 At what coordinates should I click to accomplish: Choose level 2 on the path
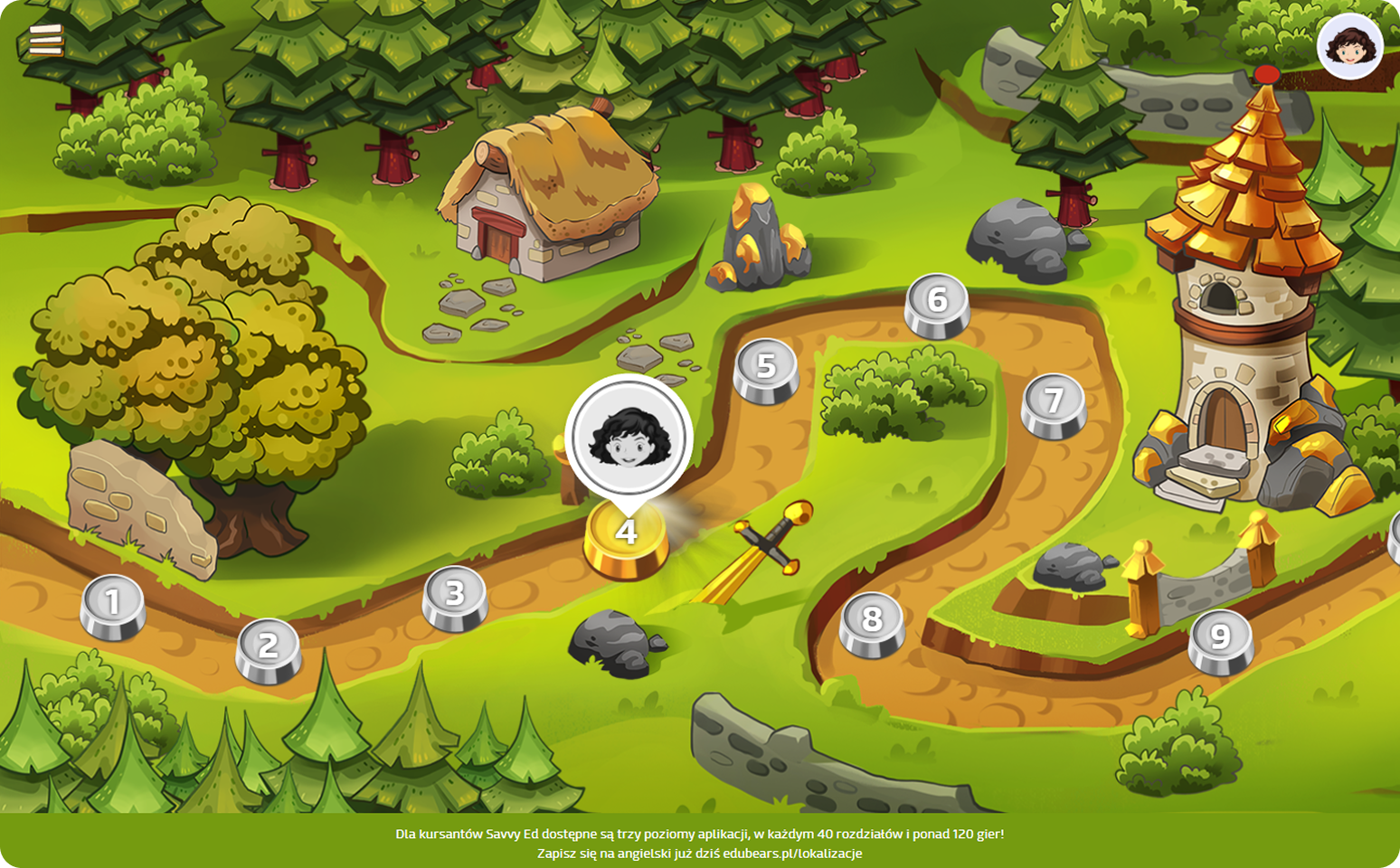pyautogui.click(x=268, y=648)
